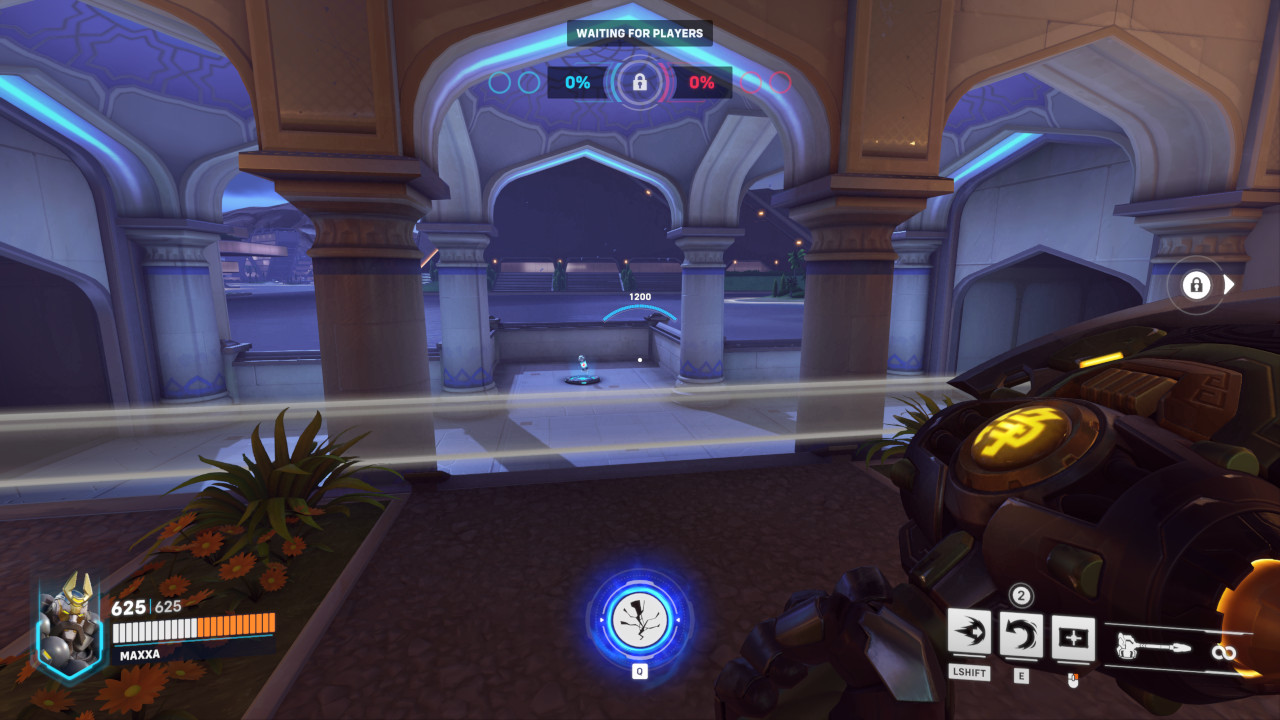The image size is (1280, 720).
Task: Click the WAITING FOR PLAYERS banner
Action: pyautogui.click(x=640, y=33)
